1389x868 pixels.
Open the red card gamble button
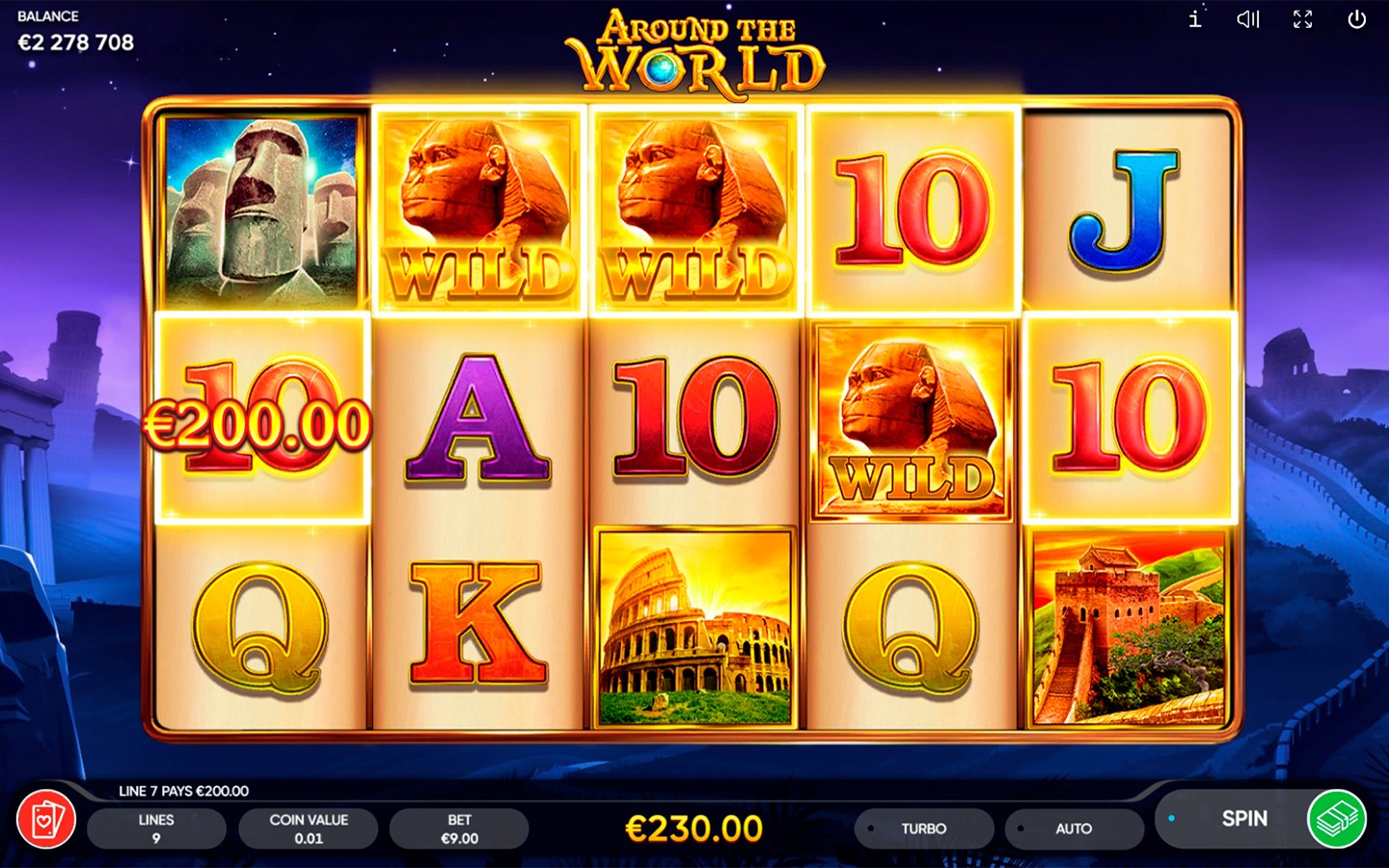click(46, 821)
